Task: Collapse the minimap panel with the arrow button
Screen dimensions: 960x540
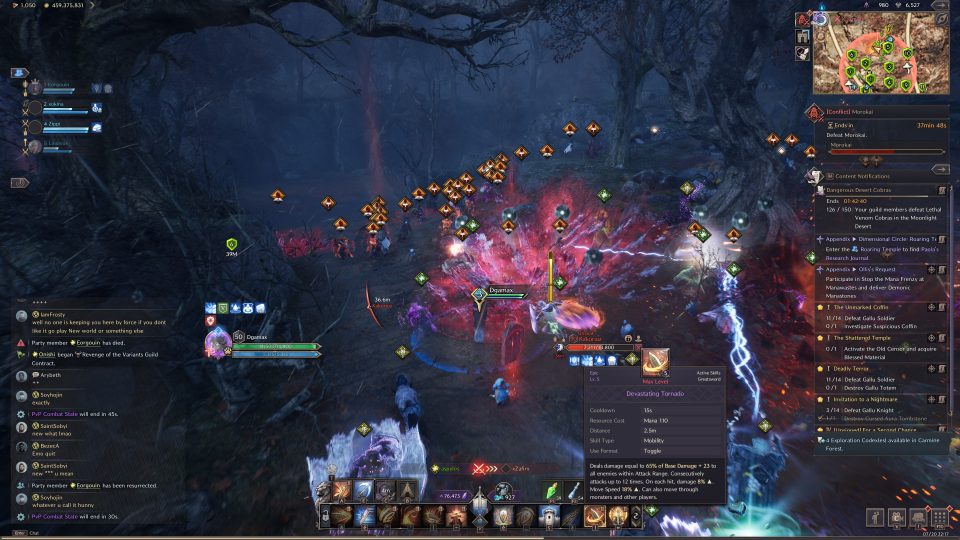Action: click(940, 5)
